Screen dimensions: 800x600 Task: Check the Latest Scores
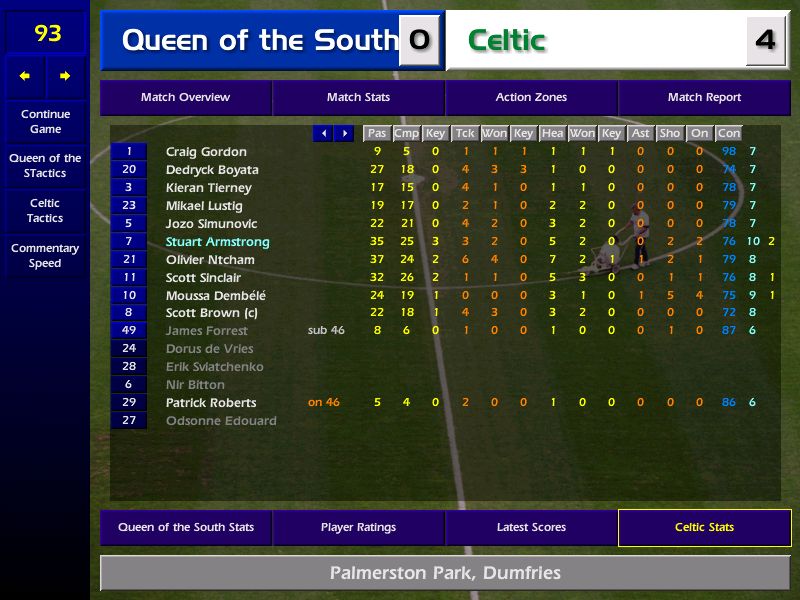[x=531, y=527]
